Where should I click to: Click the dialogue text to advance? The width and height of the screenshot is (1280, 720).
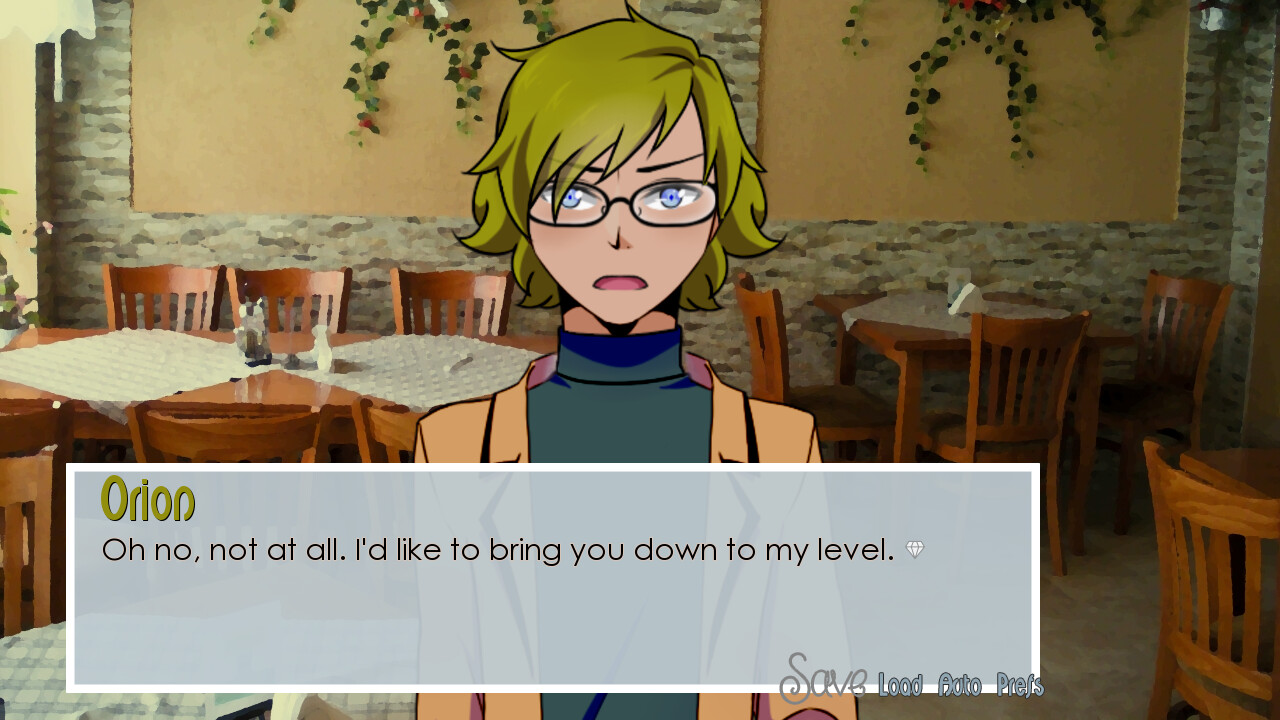click(450, 549)
